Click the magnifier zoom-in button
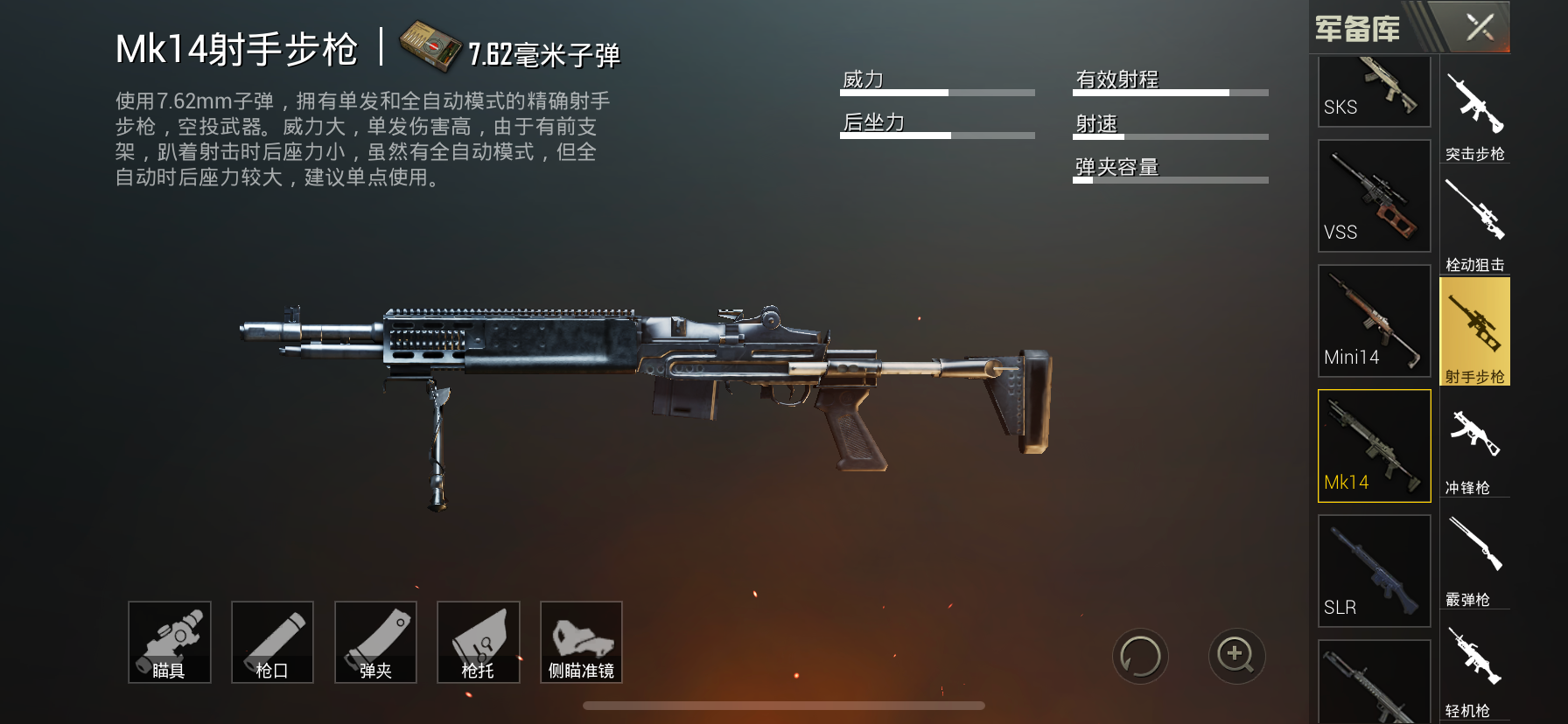The image size is (1568, 724). point(1236,656)
